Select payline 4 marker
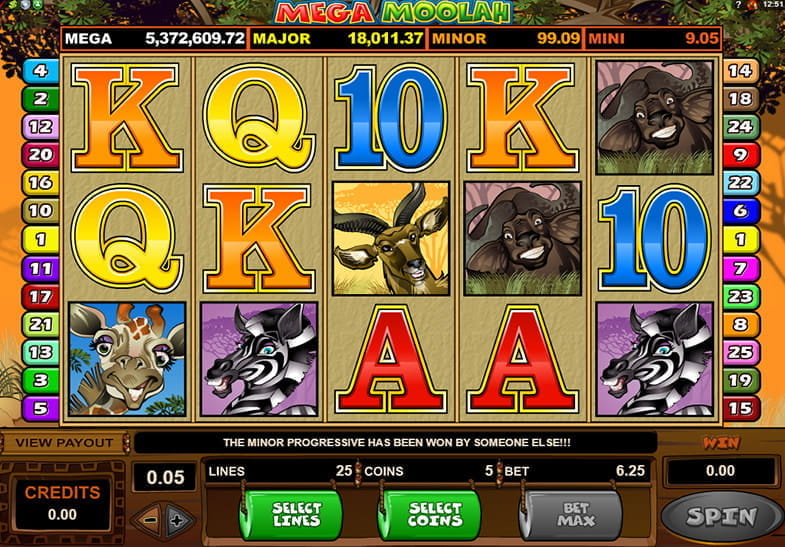The image size is (785, 547). pos(40,71)
